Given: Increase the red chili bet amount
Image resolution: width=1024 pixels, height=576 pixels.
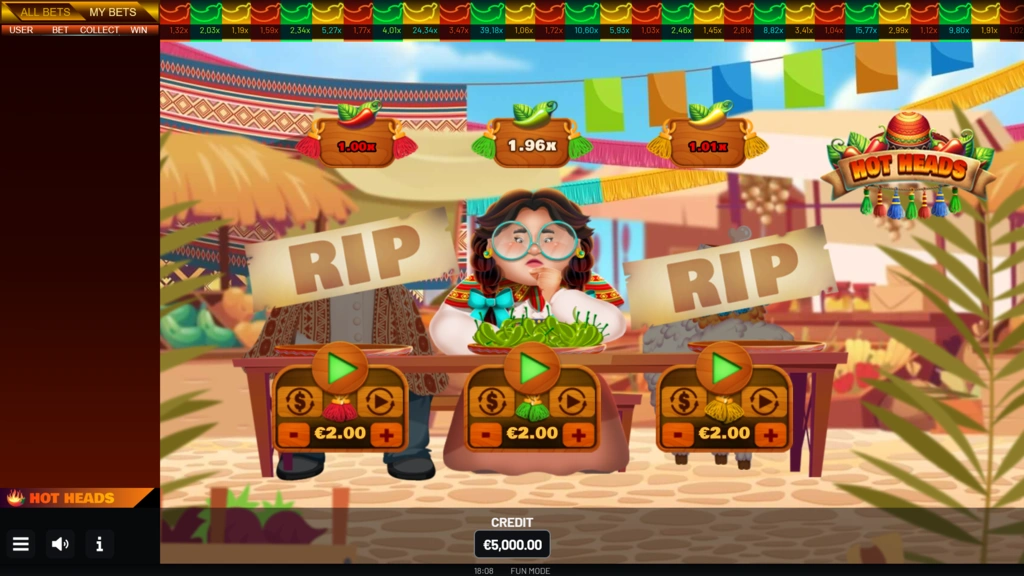Looking at the screenshot, I should click(x=386, y=435).
